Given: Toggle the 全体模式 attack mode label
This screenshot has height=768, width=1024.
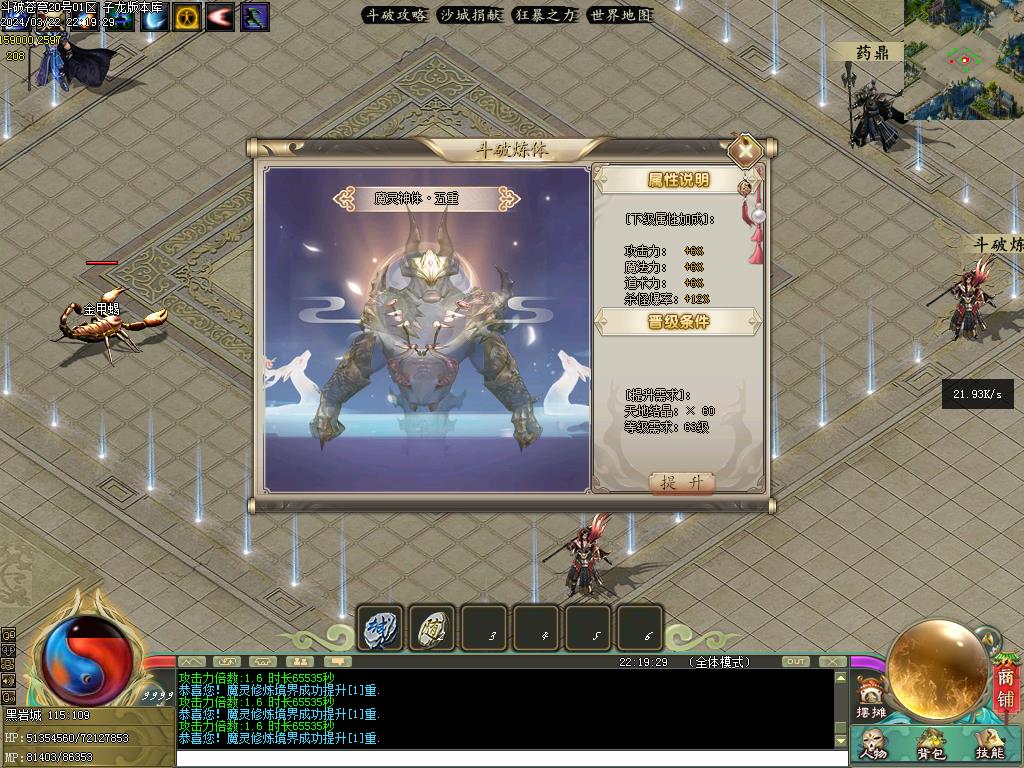Looking at the screenshot, I should (x=719, y=662).
